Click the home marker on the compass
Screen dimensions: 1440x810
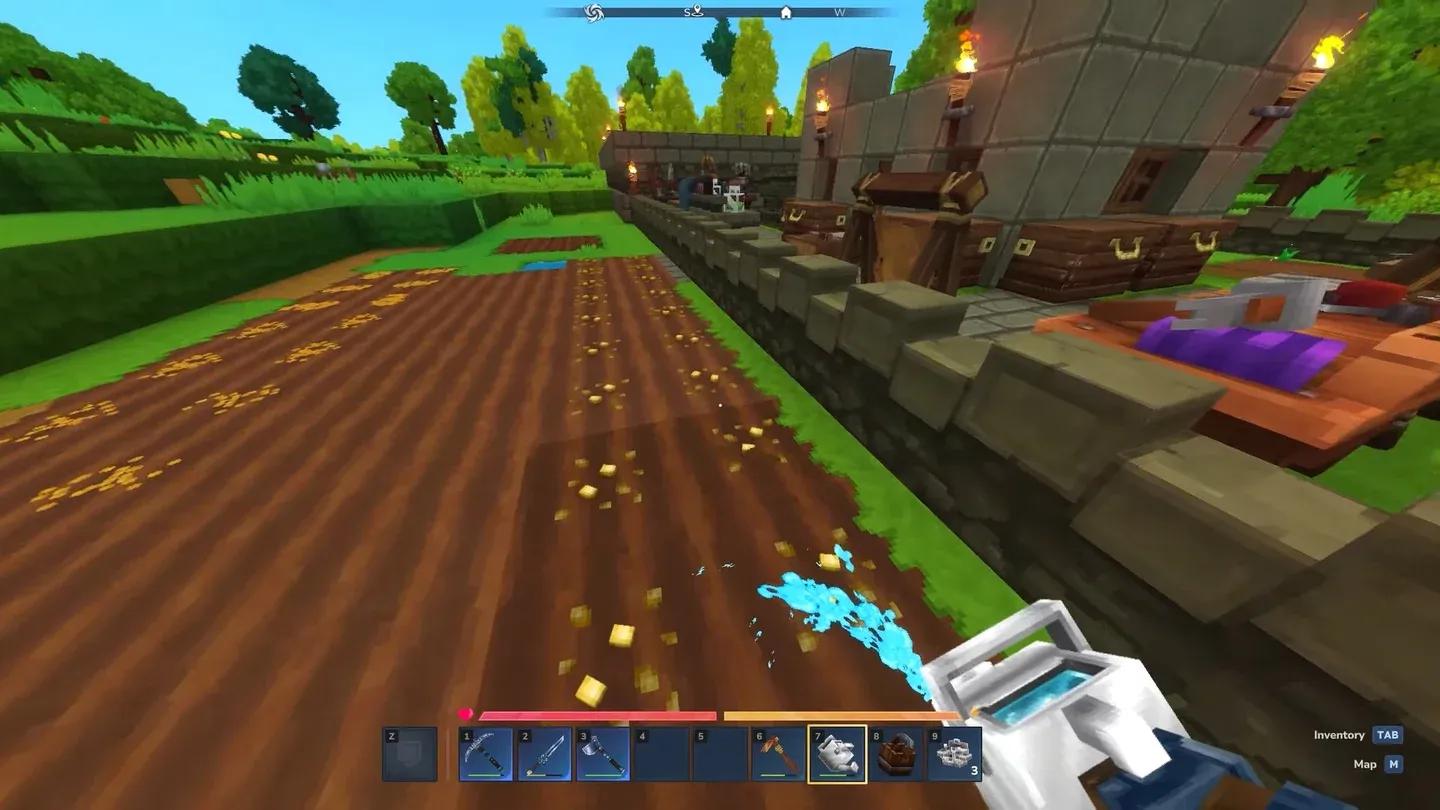point(786,13)
